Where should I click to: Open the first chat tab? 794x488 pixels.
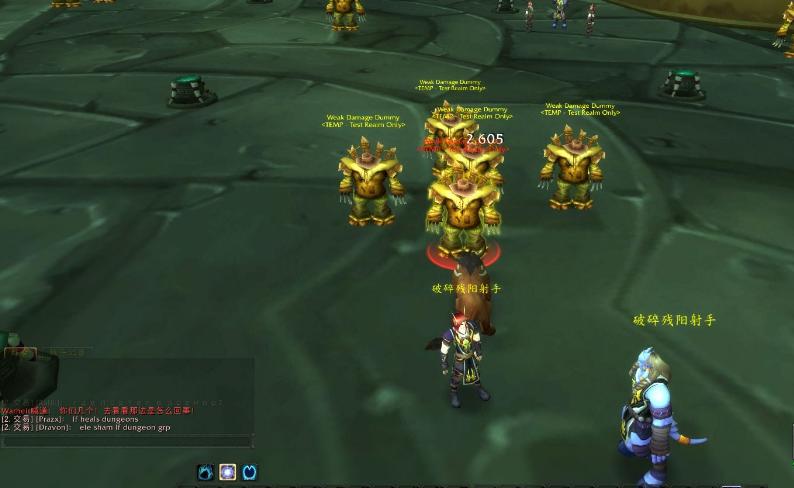point(19,353)
